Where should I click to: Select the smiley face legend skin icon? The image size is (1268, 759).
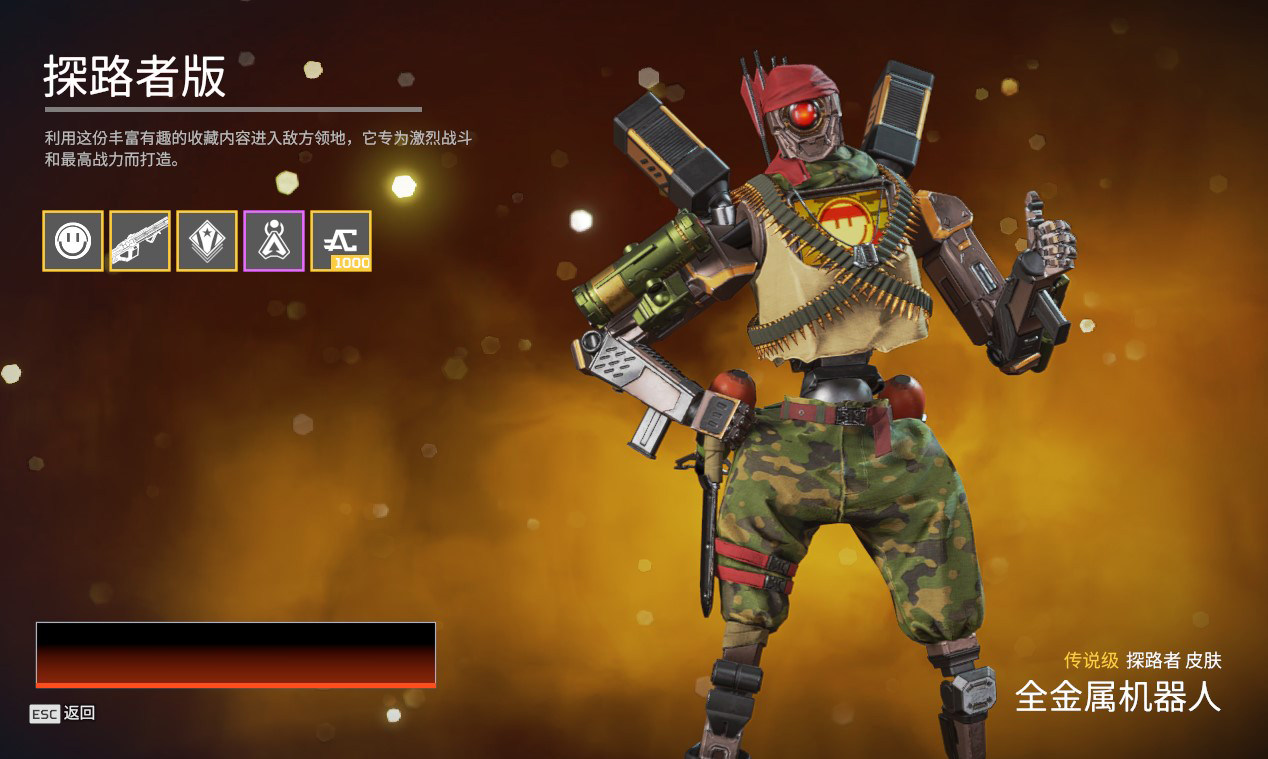73,241
